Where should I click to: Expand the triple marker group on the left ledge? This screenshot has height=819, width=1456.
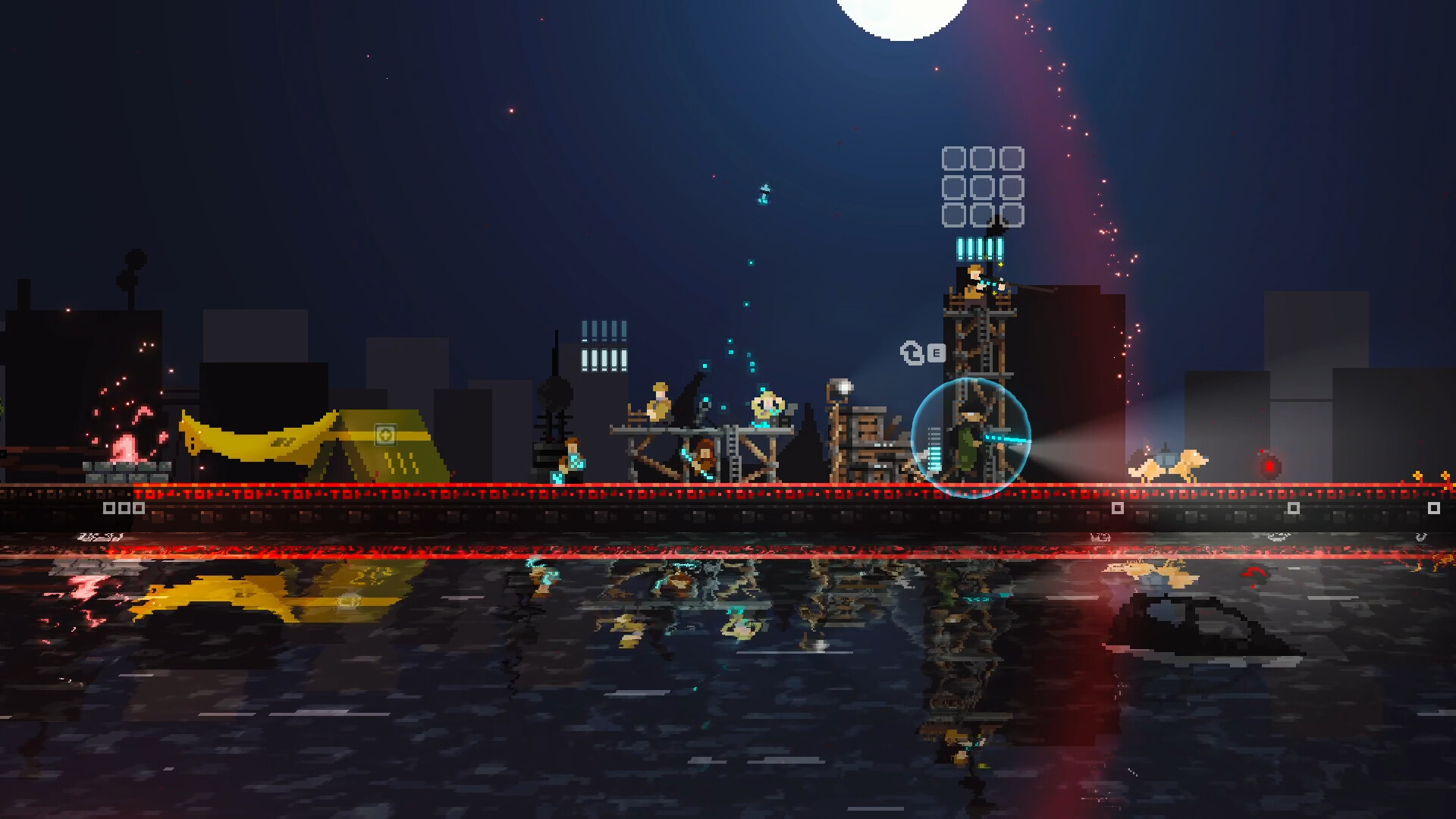click(x=124, y=507)
